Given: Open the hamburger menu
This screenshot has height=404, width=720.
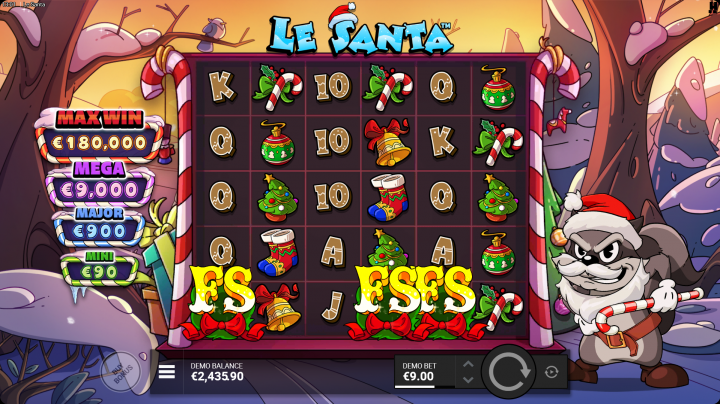Looking at the screenshot, I should coord(167,371).
